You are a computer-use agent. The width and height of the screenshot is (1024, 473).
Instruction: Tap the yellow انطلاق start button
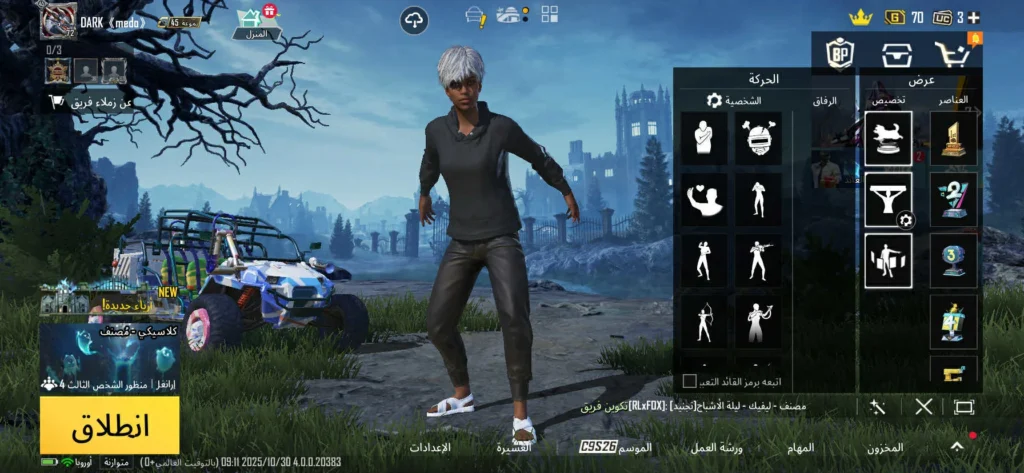point(110,425)
